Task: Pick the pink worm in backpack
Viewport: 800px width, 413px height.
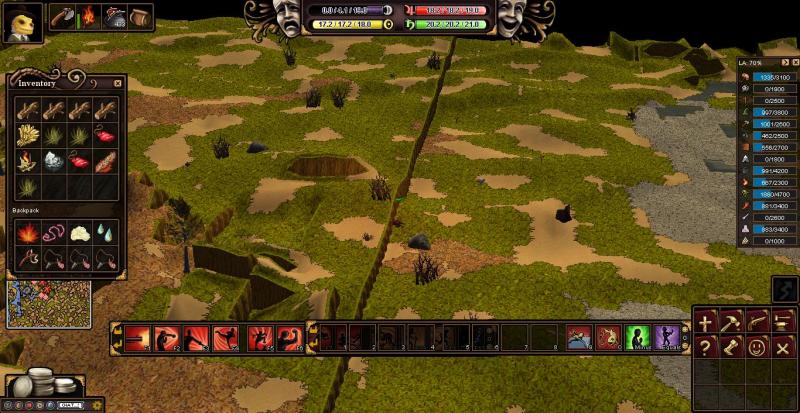Action: (53, 234)
